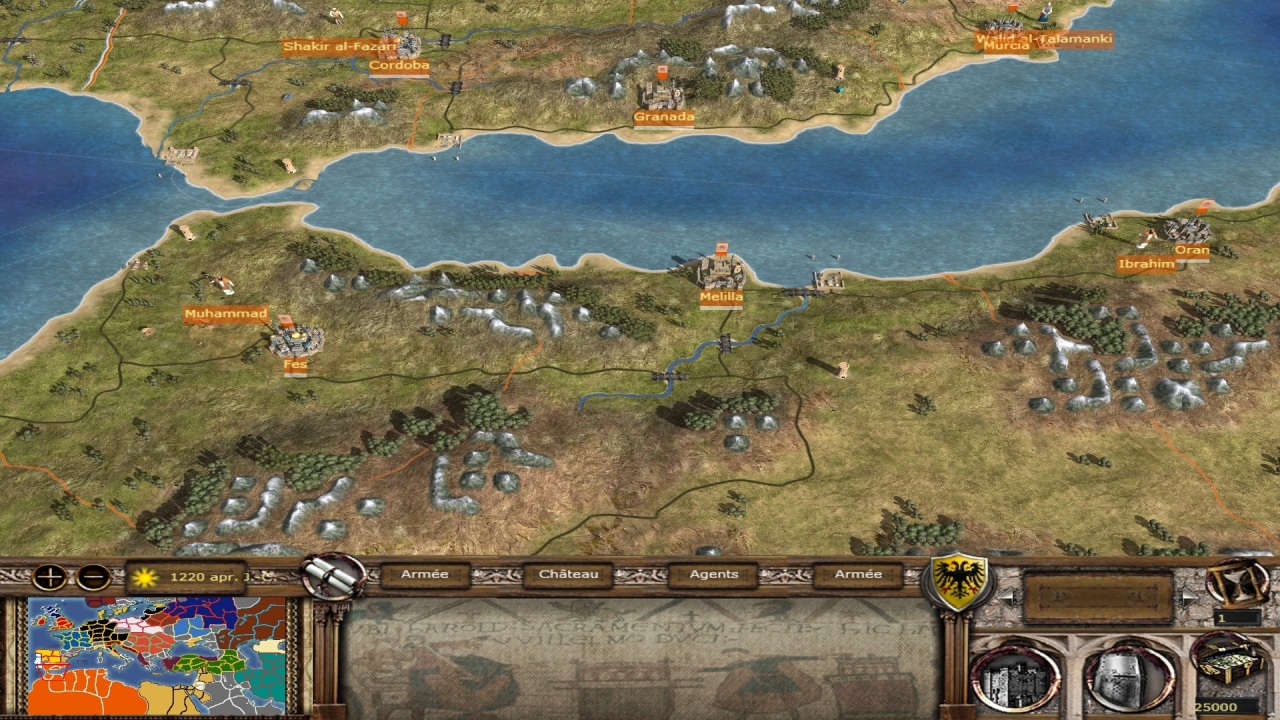End the turn with the hourglass button
Image resolution: width=1280 pixels, height=720 pixels.
pyautogui.click(x=1237, y=582)
